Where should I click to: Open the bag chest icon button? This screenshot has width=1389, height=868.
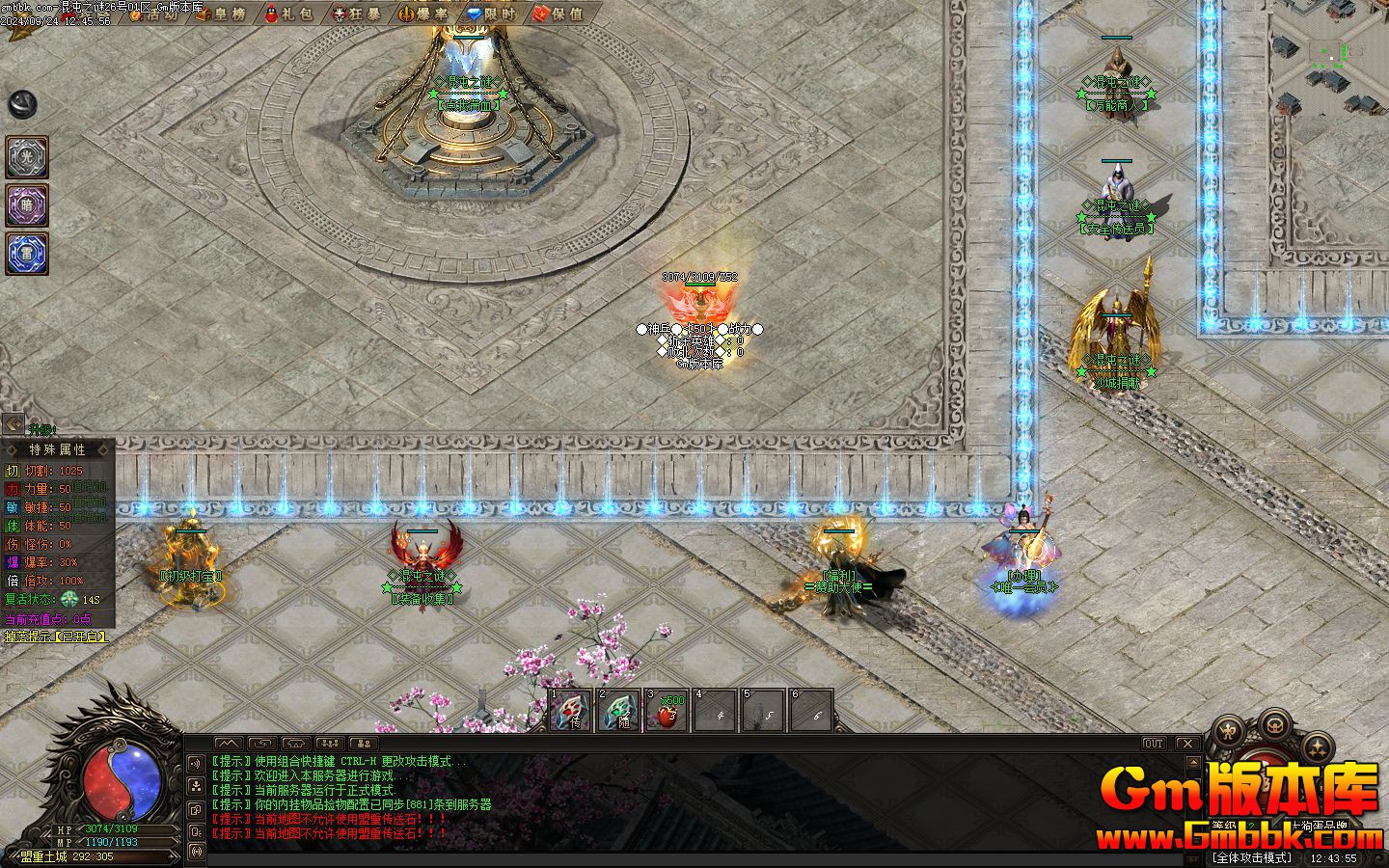pos(1275,723)
